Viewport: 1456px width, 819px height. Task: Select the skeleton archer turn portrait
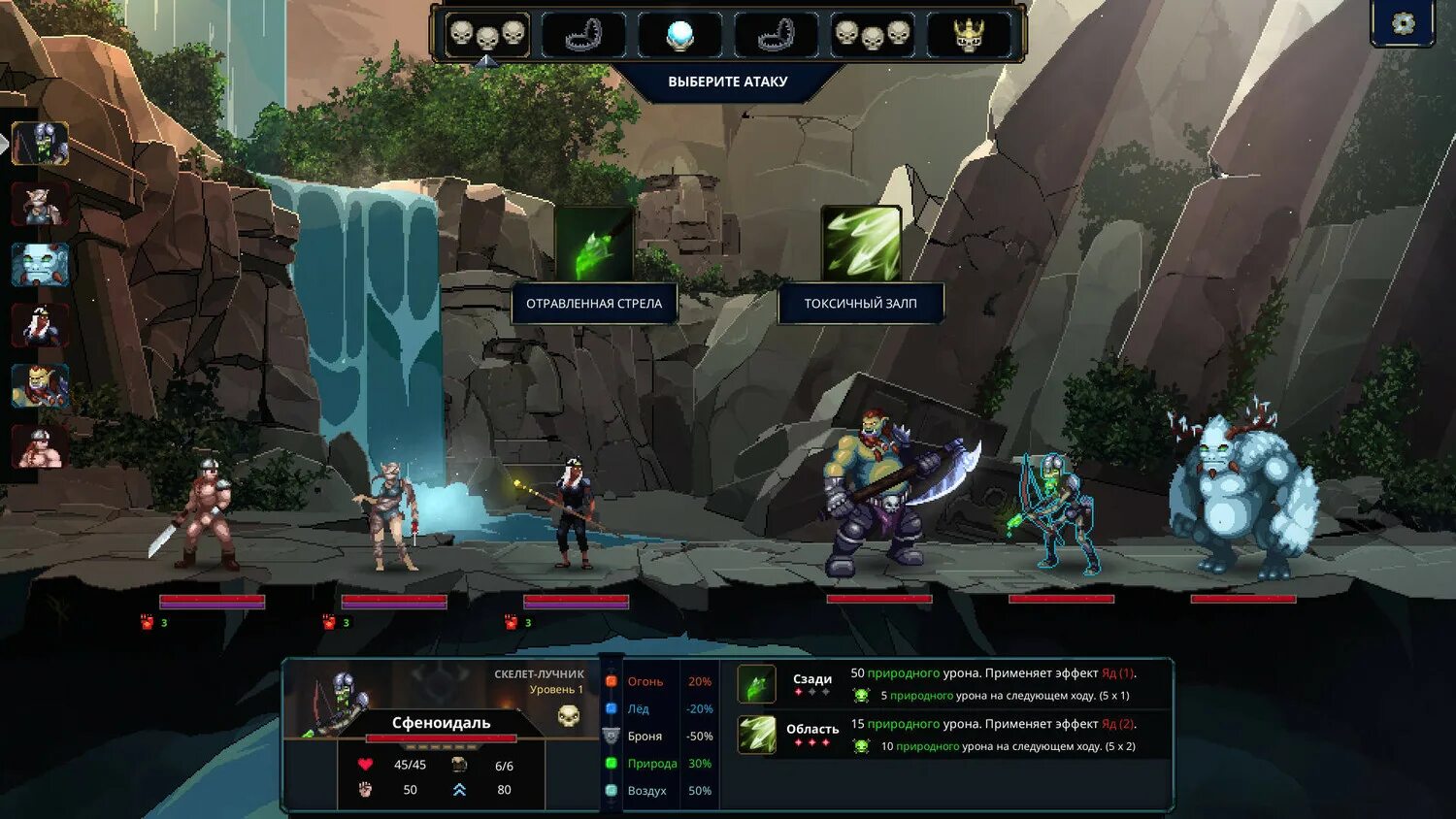40,144
